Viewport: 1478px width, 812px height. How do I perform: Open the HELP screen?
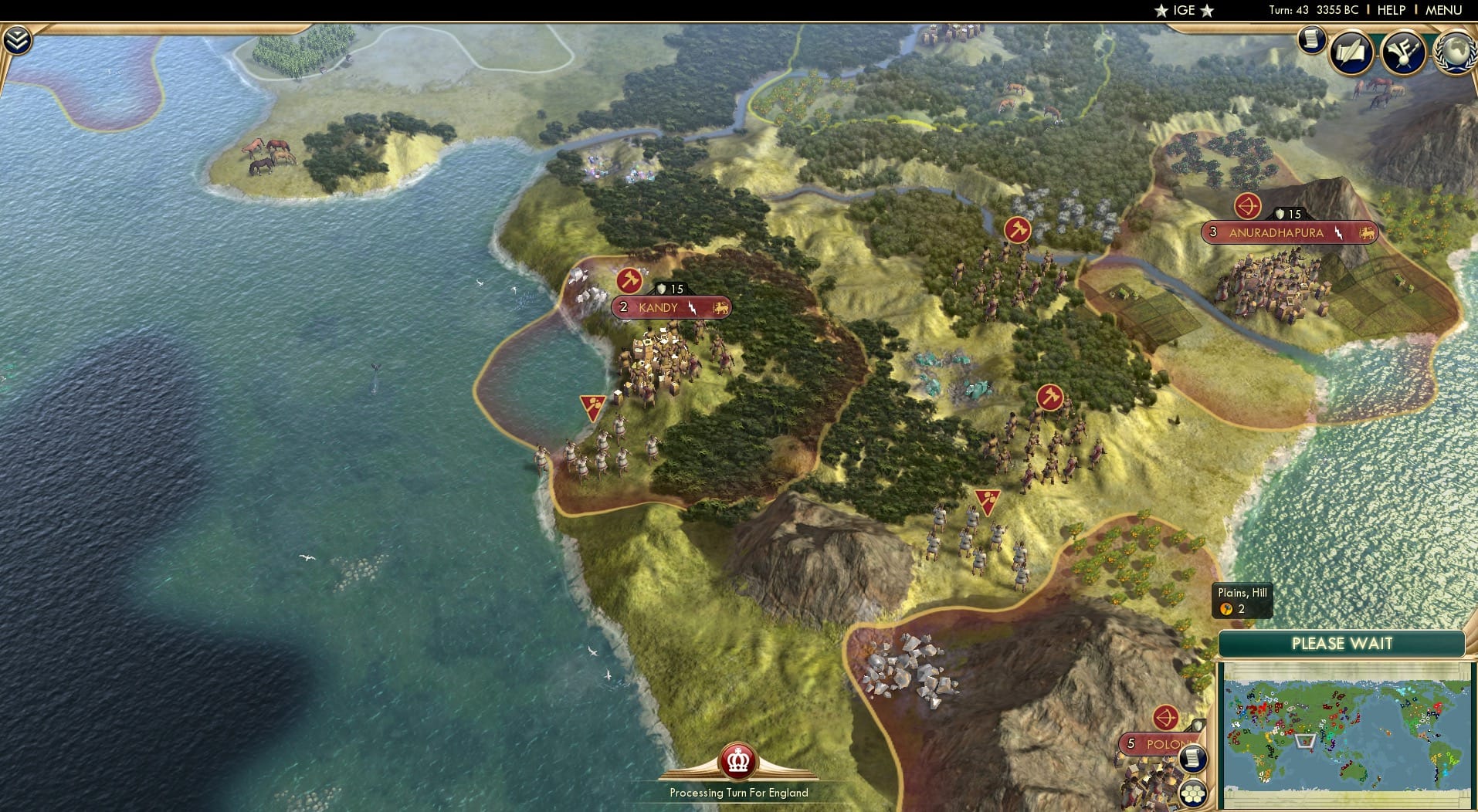1389,11
